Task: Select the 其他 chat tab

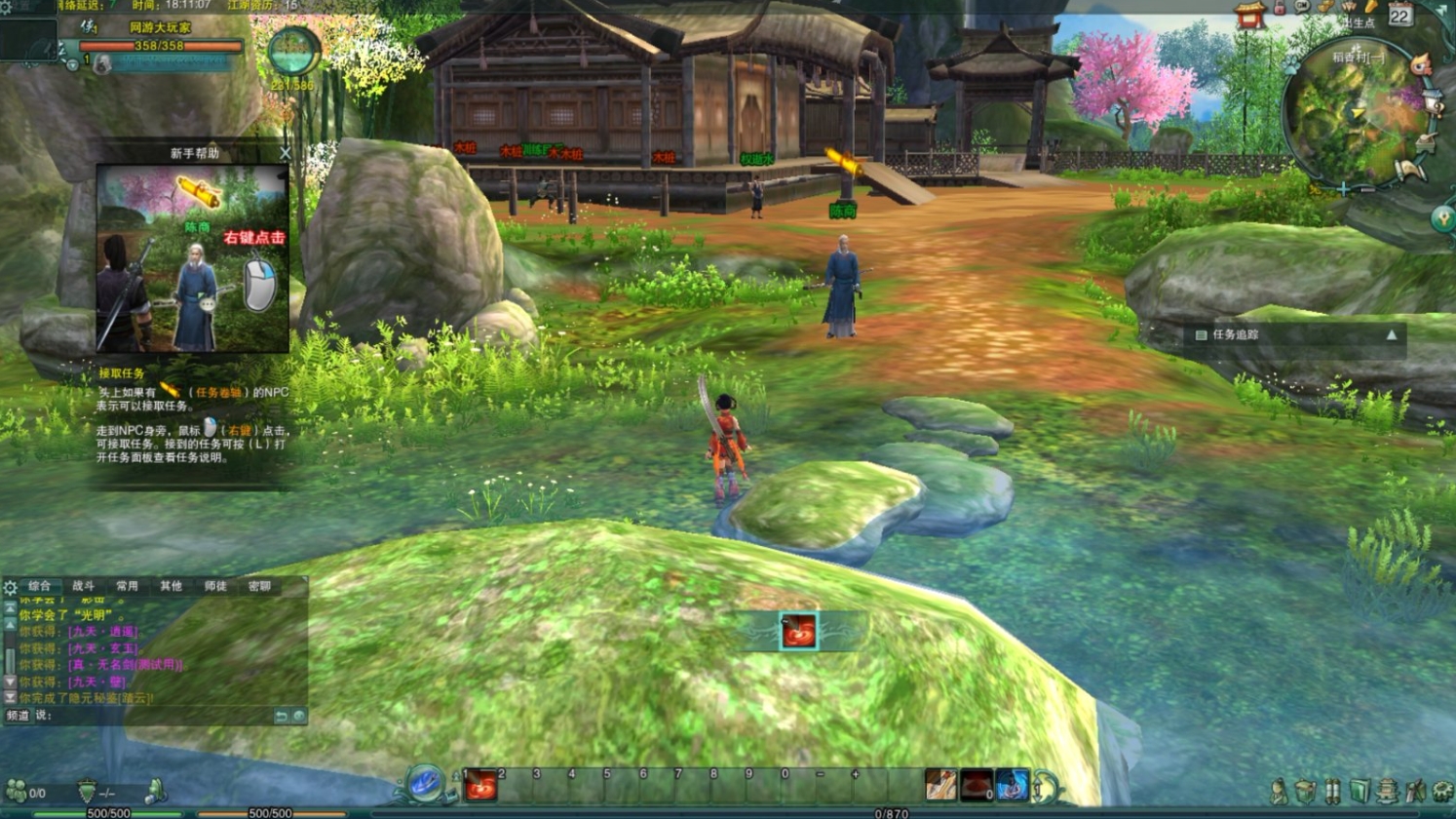Action: [x=172, y=586]
